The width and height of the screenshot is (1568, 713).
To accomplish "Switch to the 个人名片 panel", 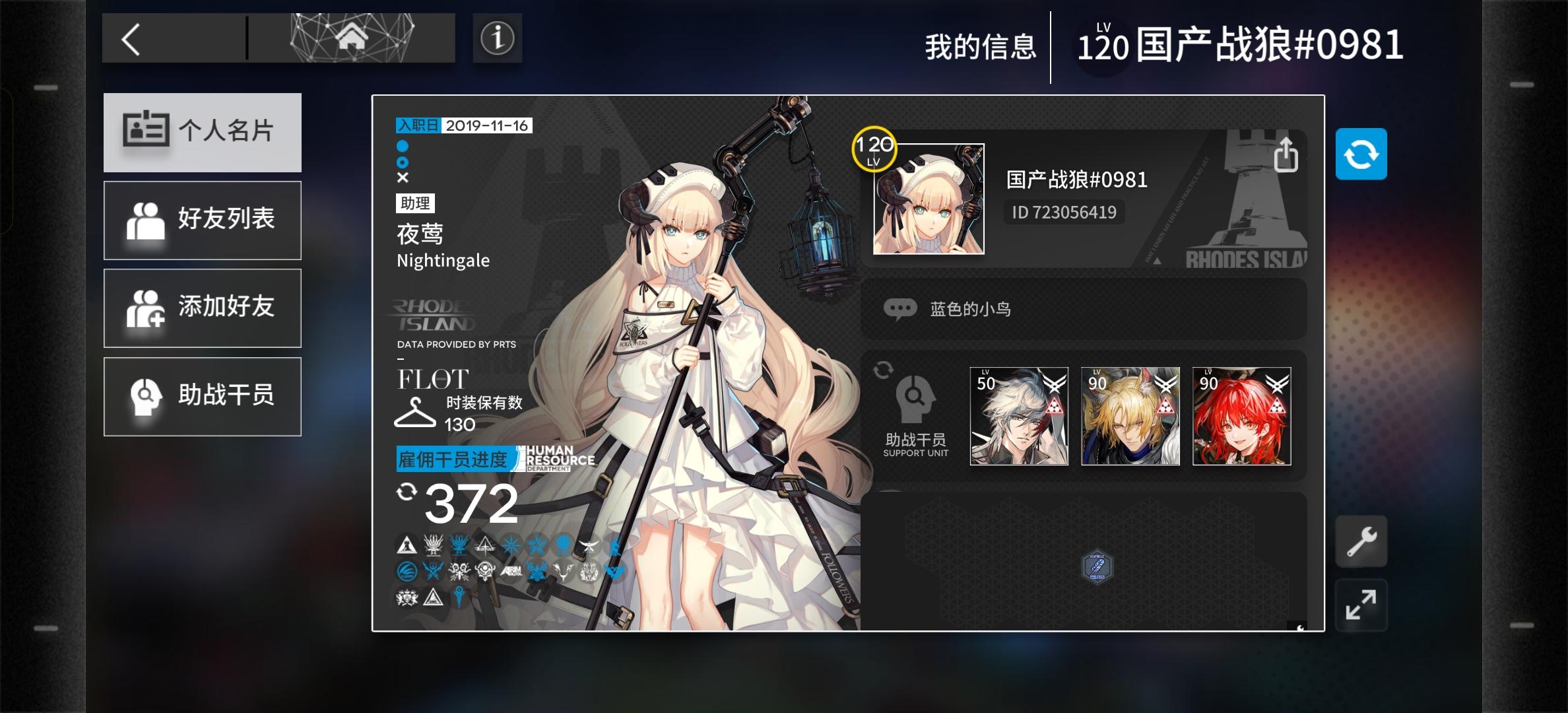I will 202,132.
